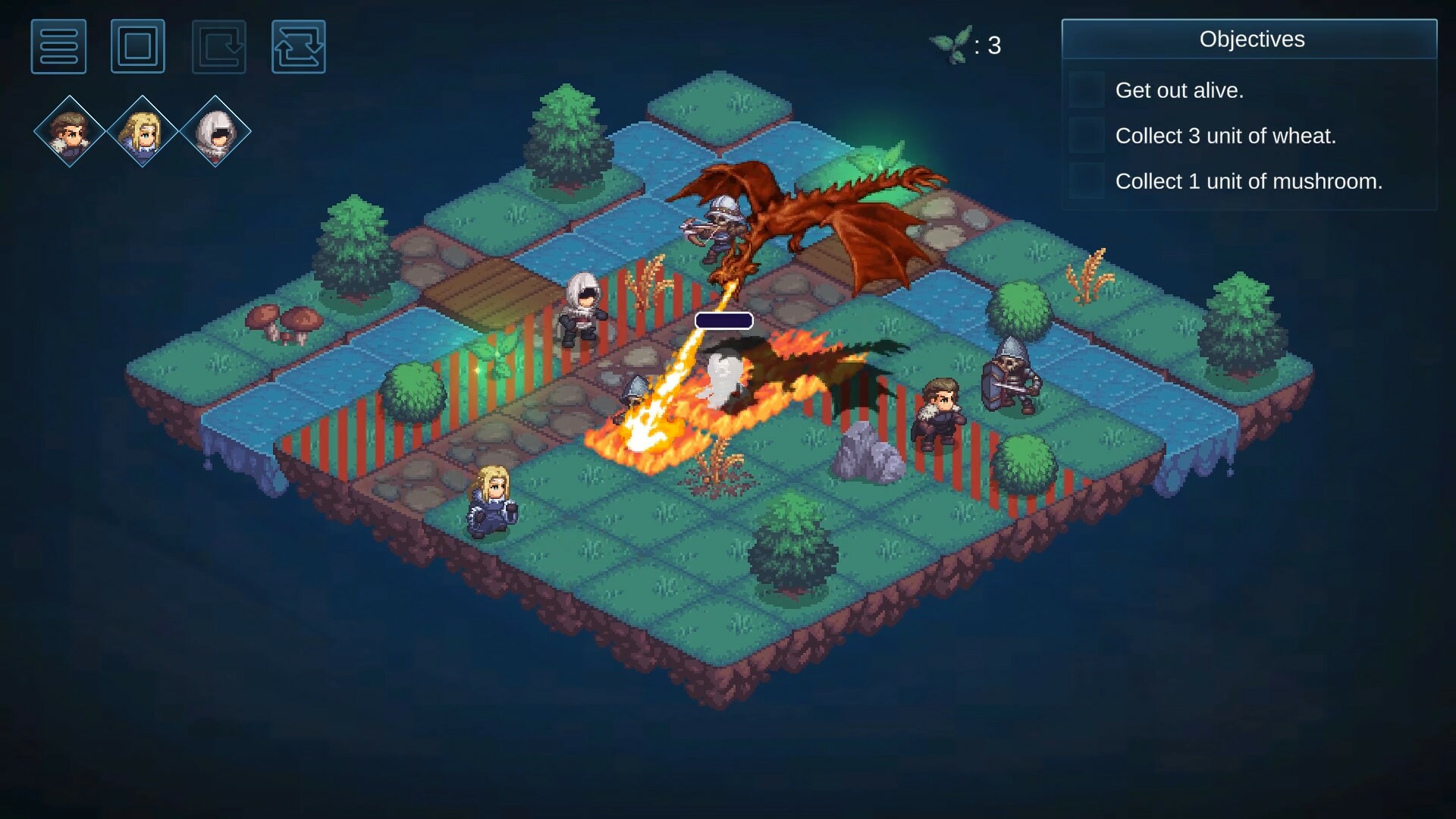Select the hooded character portrait
1456x819 pixels.
(215, 130)
